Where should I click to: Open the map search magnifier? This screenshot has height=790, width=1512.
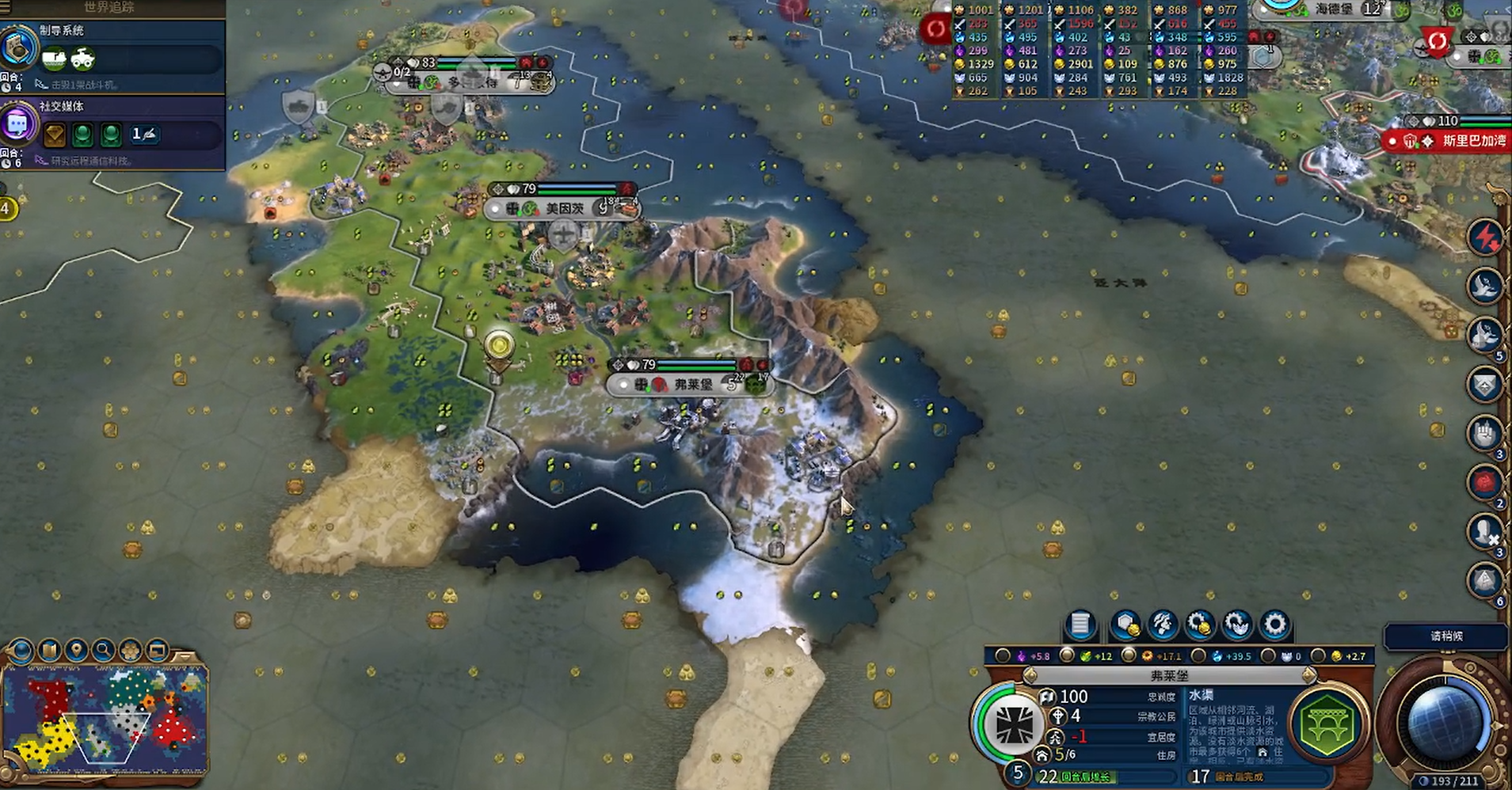tap(103, 651)
